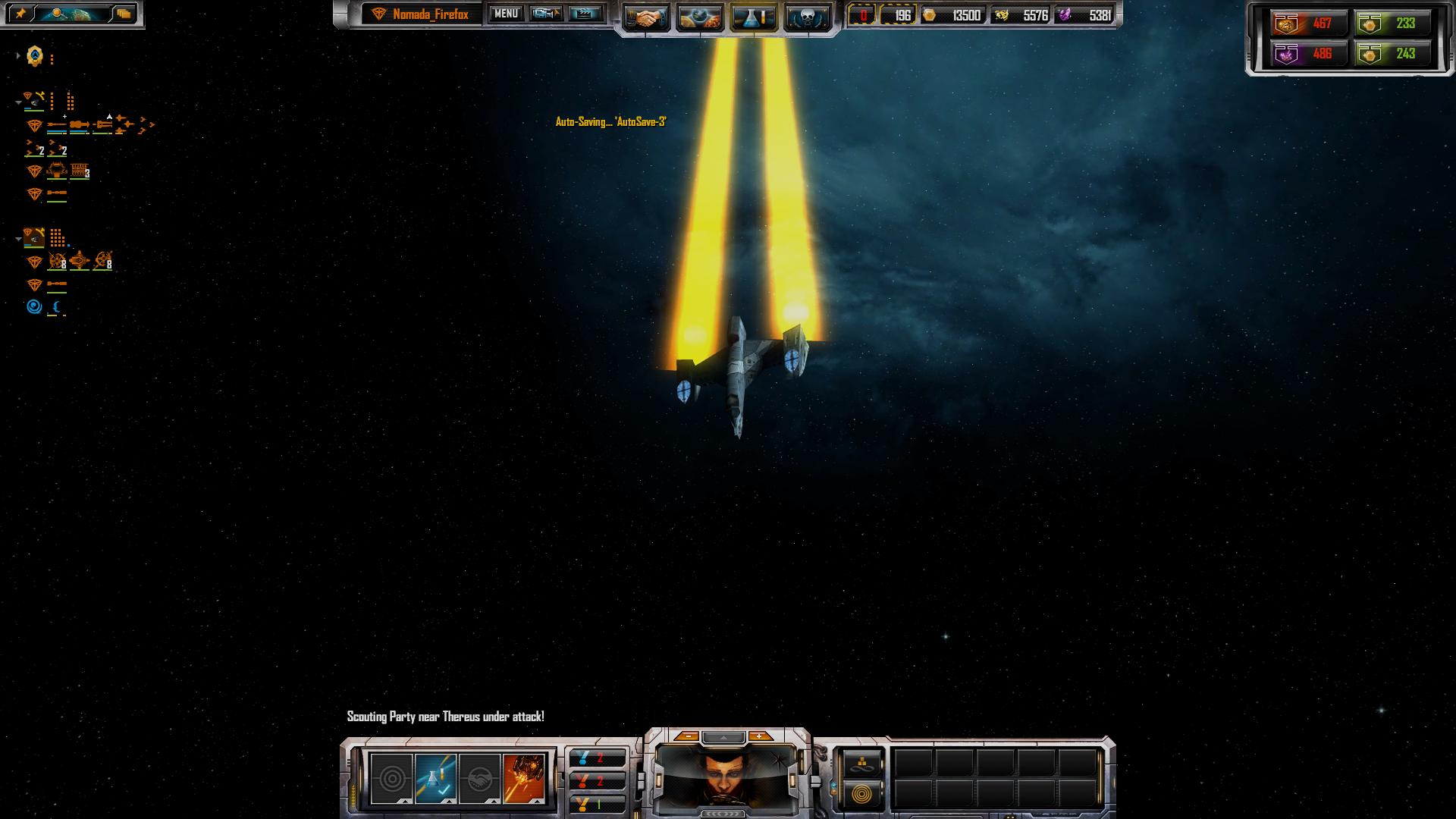1456x819 pixels.
Task: Show the blue alert events filter
Action: (598, 758)
